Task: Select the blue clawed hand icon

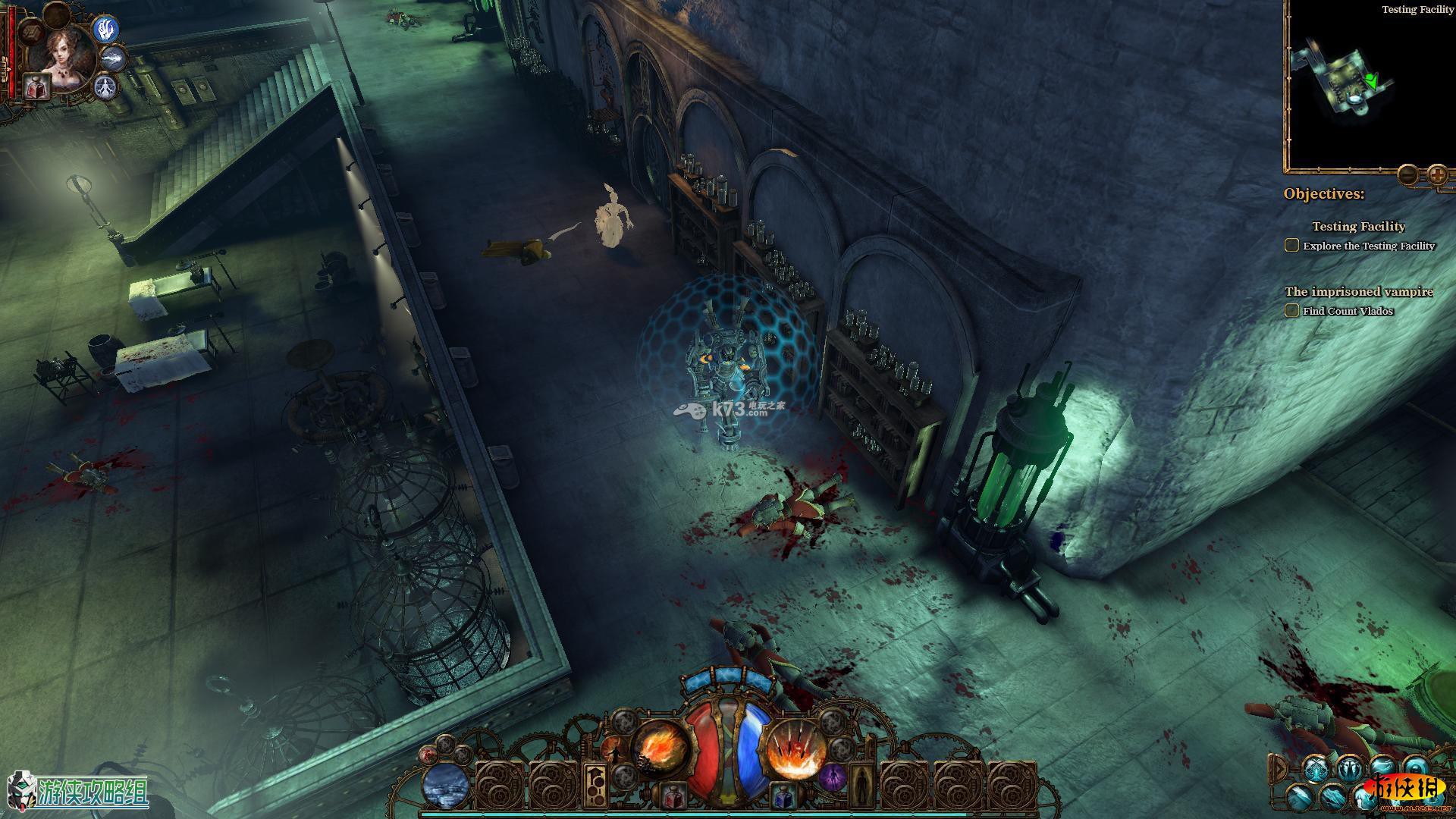Action: click(105, 30)
